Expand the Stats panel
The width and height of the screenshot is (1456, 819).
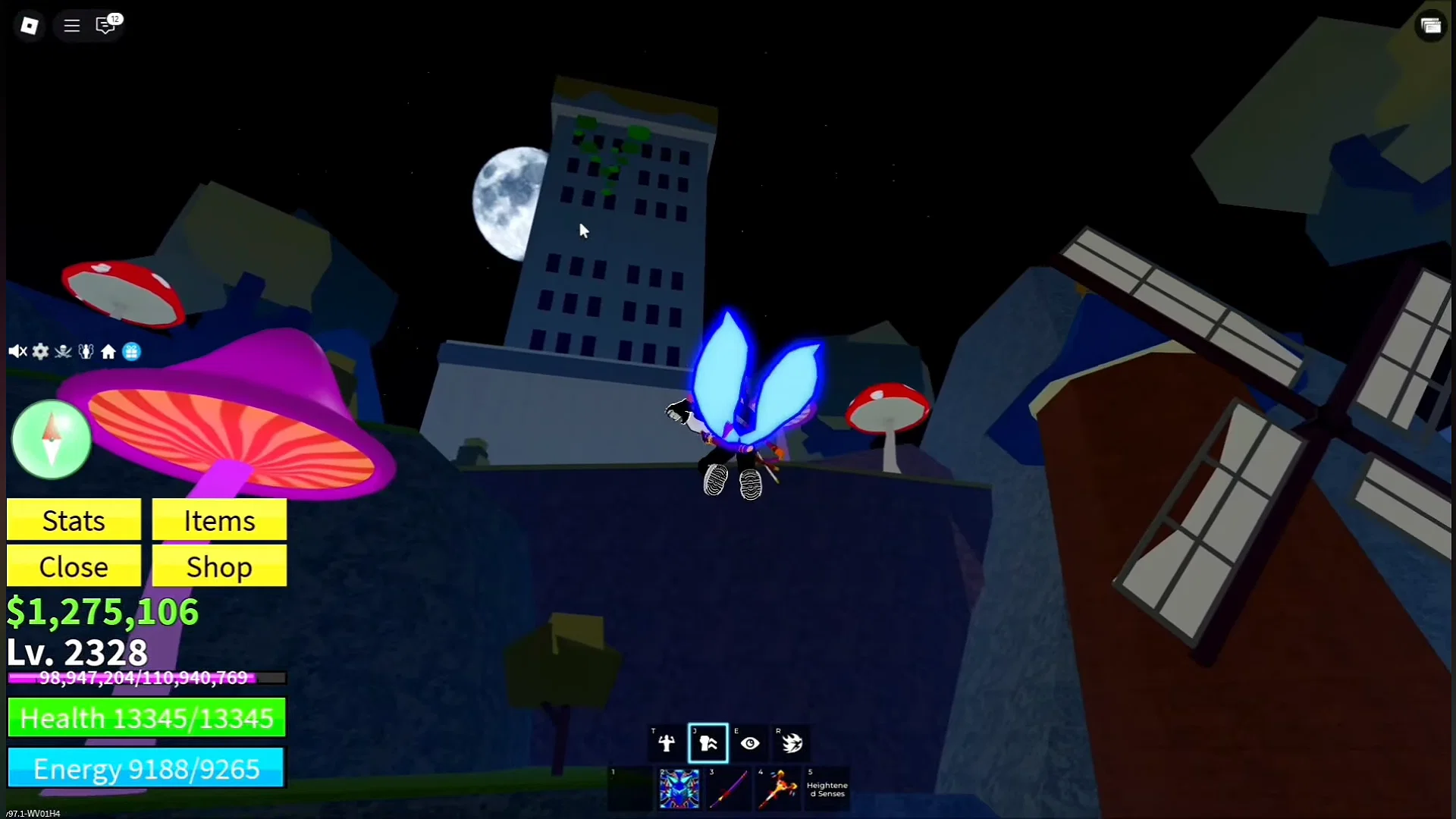pos(74,520)
